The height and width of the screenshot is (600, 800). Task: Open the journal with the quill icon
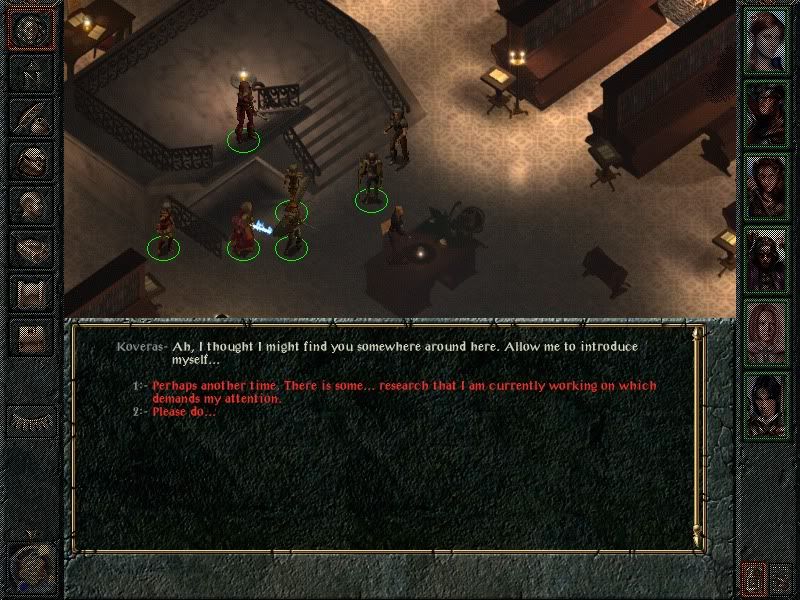(30, 117)
